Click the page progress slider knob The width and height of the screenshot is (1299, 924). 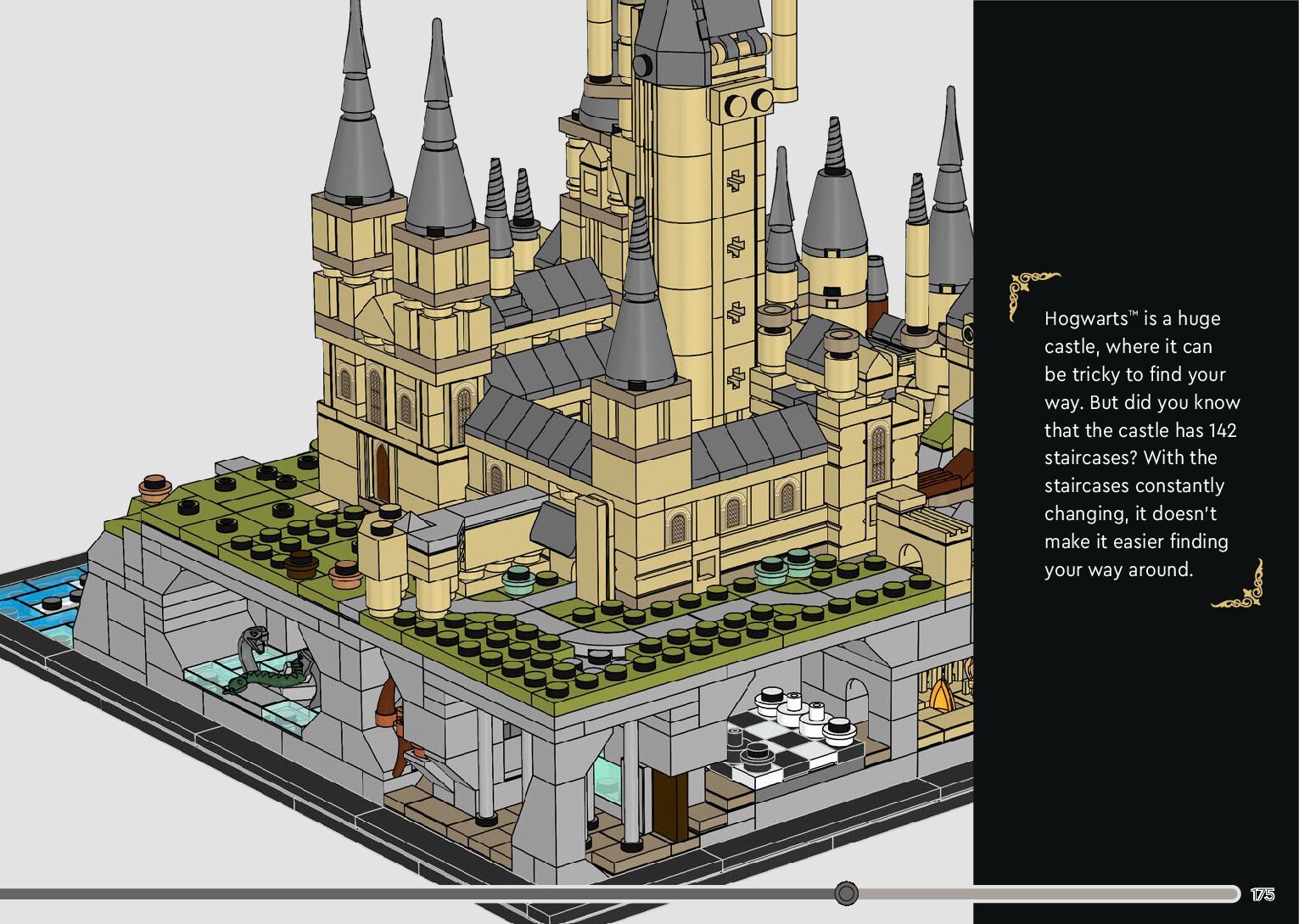846,893
